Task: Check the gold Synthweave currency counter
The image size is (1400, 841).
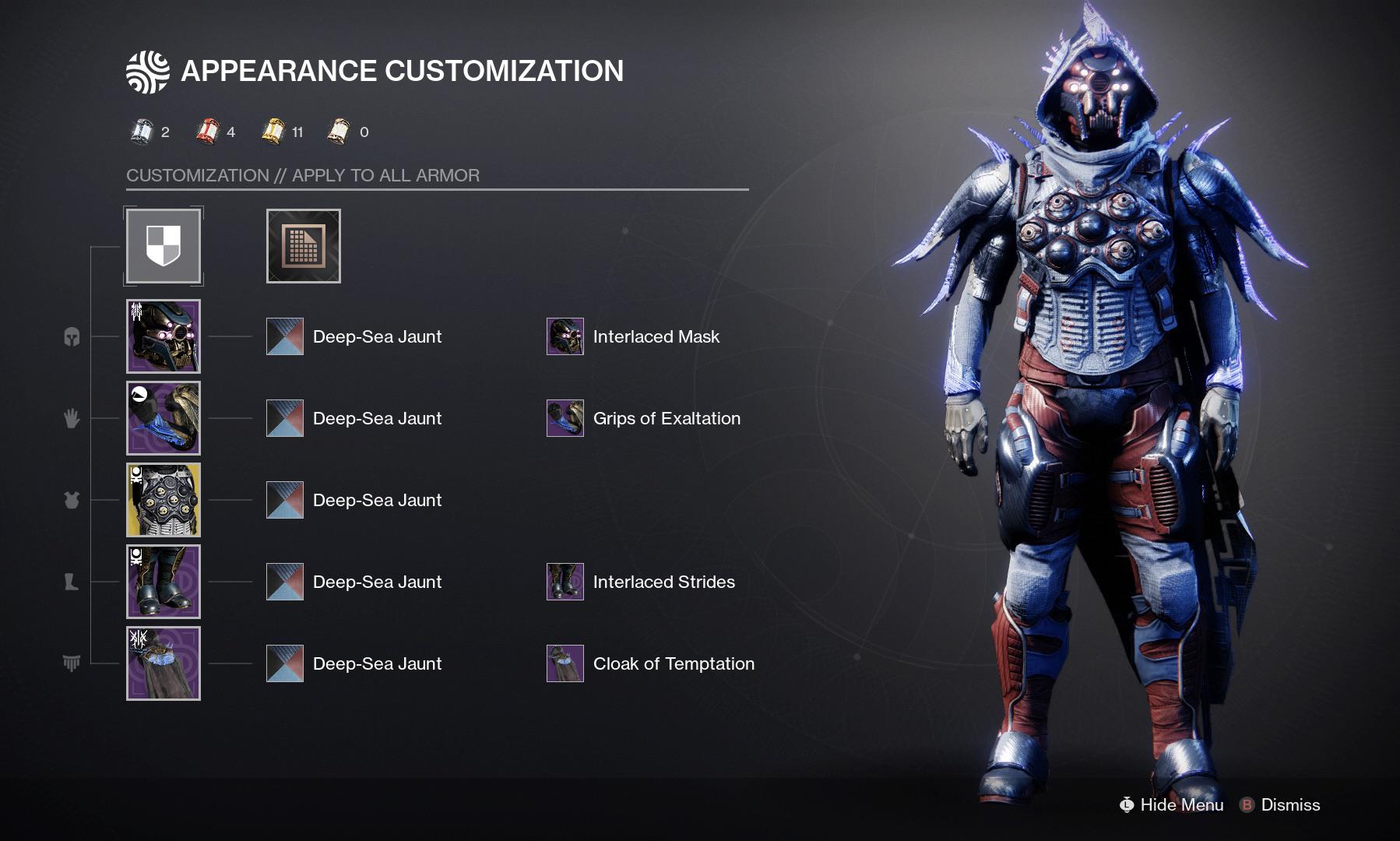Action: tap(276, 132)
